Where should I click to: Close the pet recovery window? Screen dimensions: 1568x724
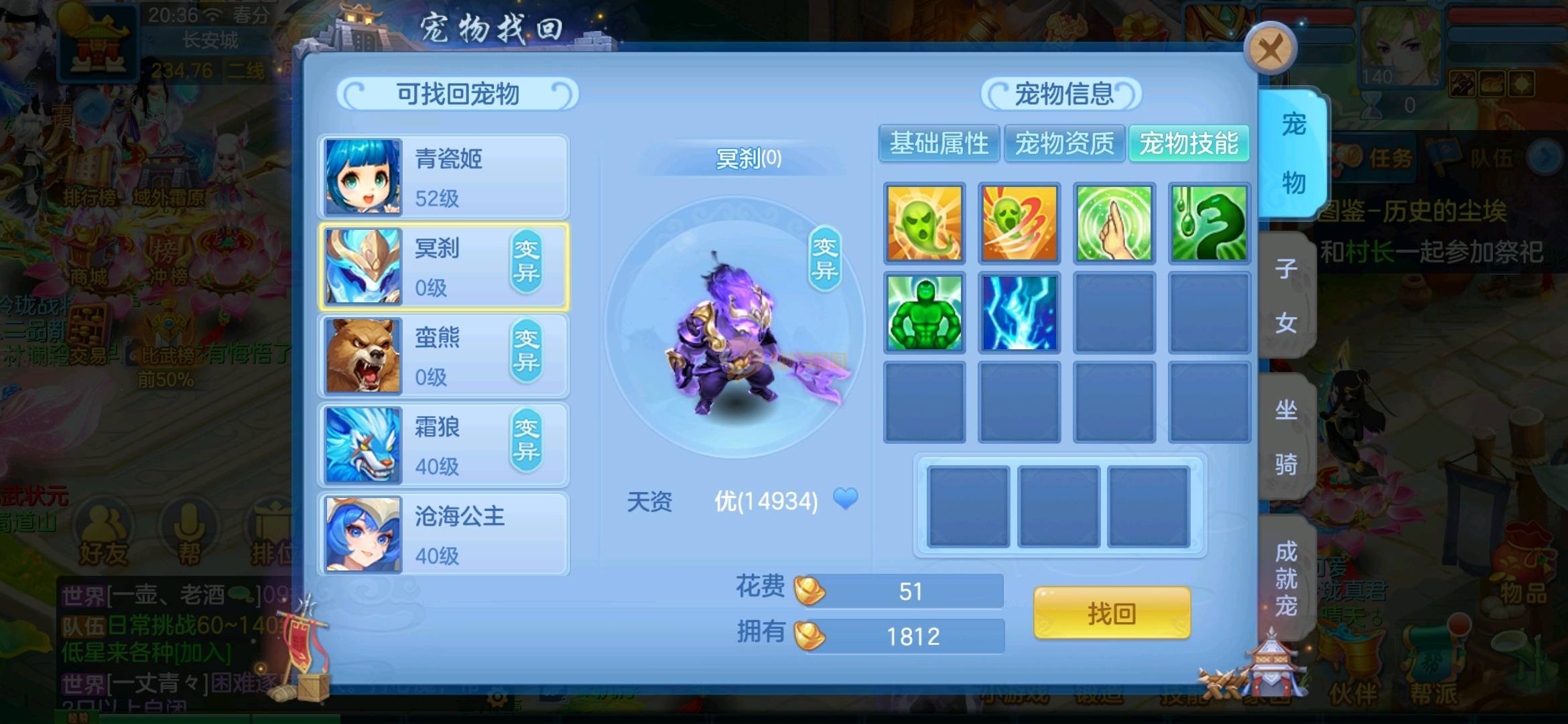pyautogui.click(x=1270, y=49)
